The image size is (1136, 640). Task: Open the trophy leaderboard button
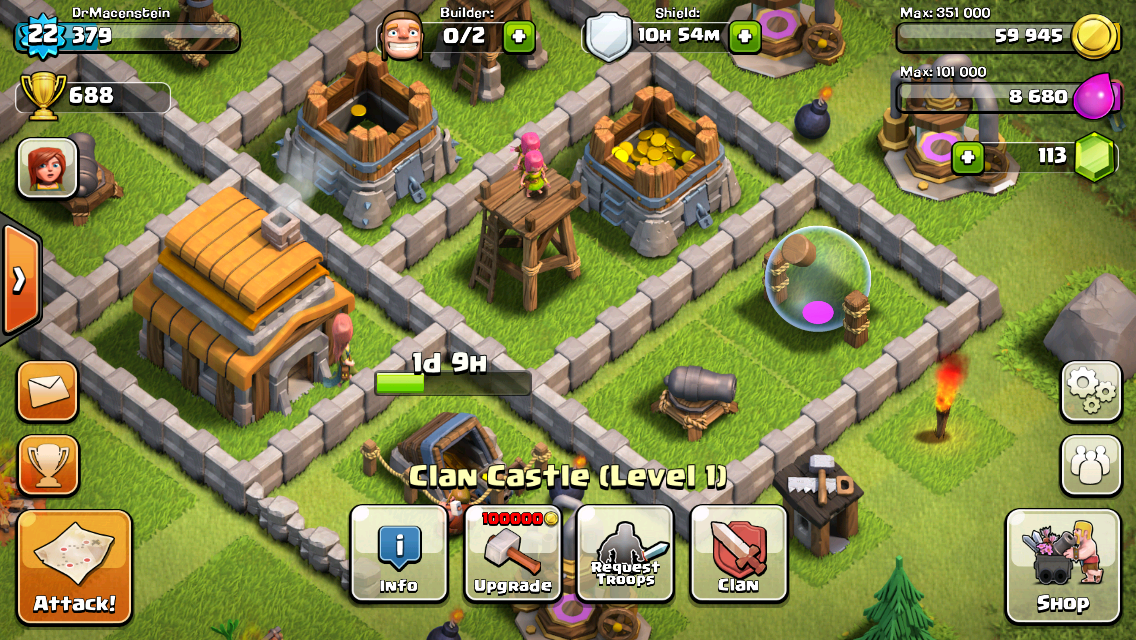(x=47, y=465)
